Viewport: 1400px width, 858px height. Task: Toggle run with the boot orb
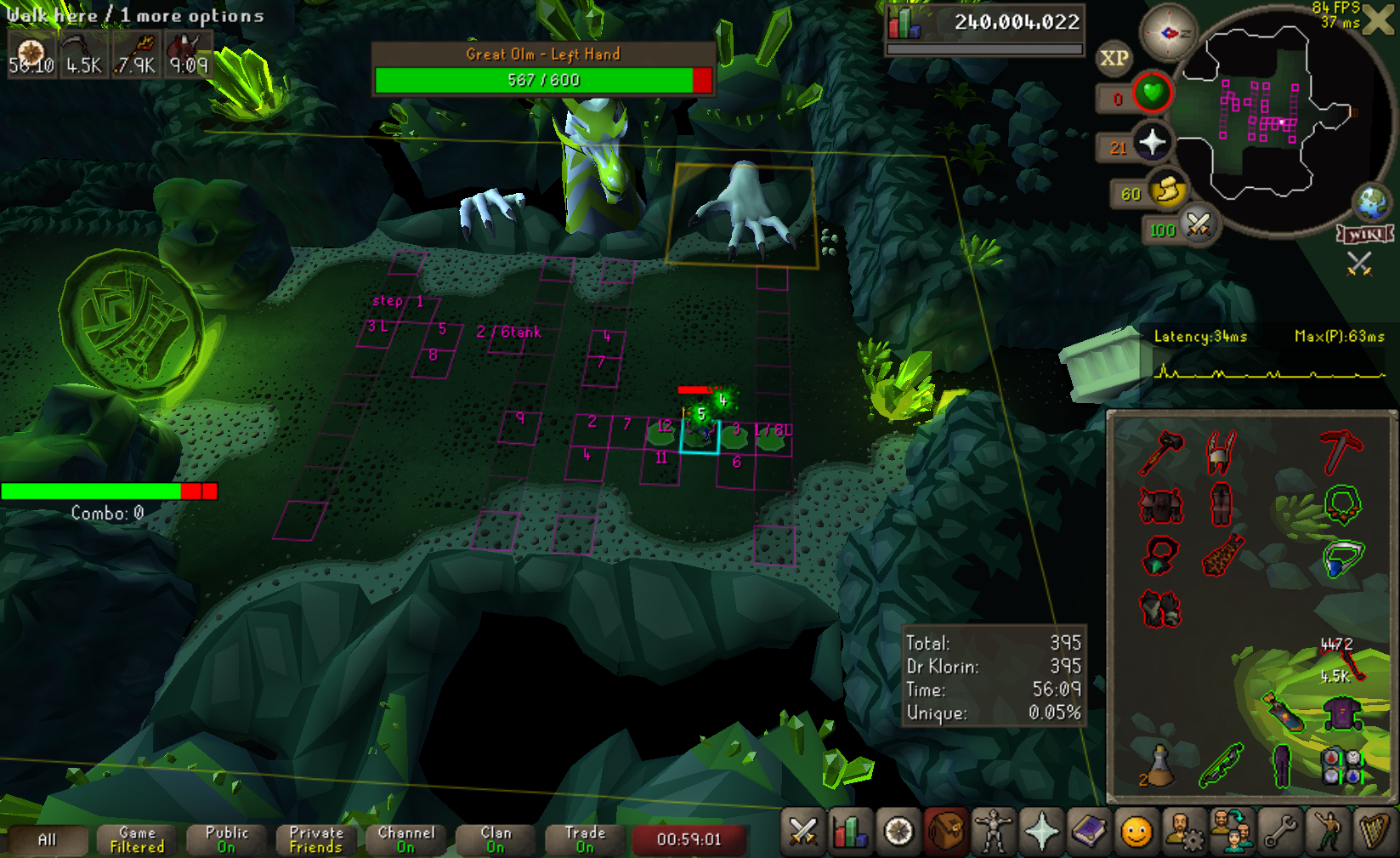coord(1168,190)
